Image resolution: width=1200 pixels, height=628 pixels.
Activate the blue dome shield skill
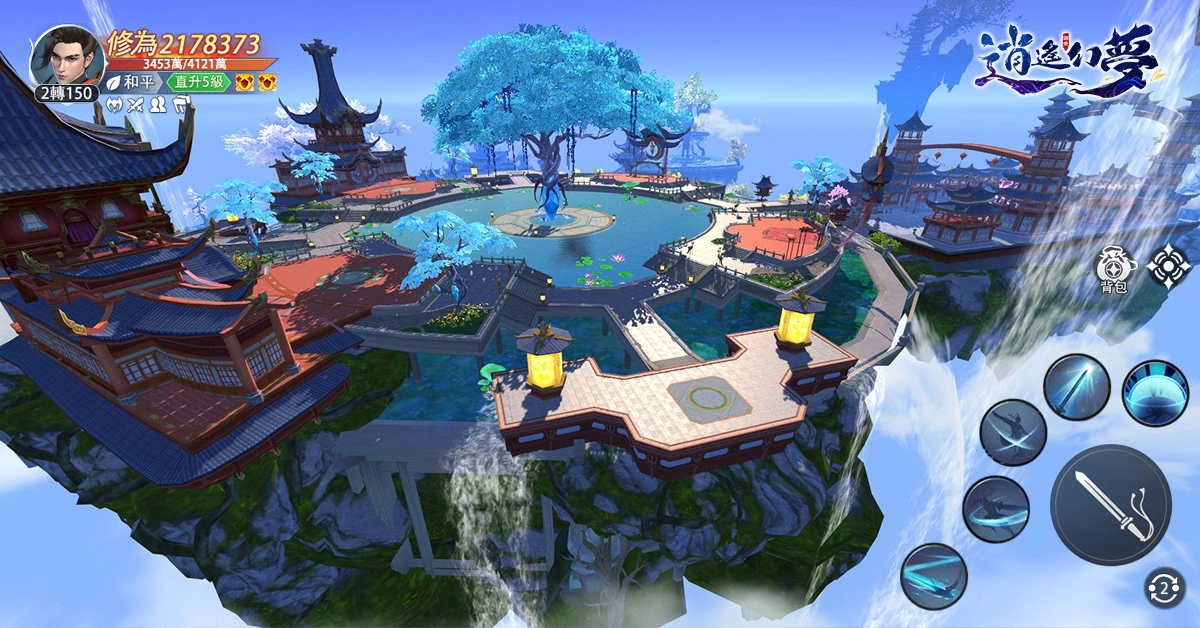pyautogui.click(x=1155, y=393)
